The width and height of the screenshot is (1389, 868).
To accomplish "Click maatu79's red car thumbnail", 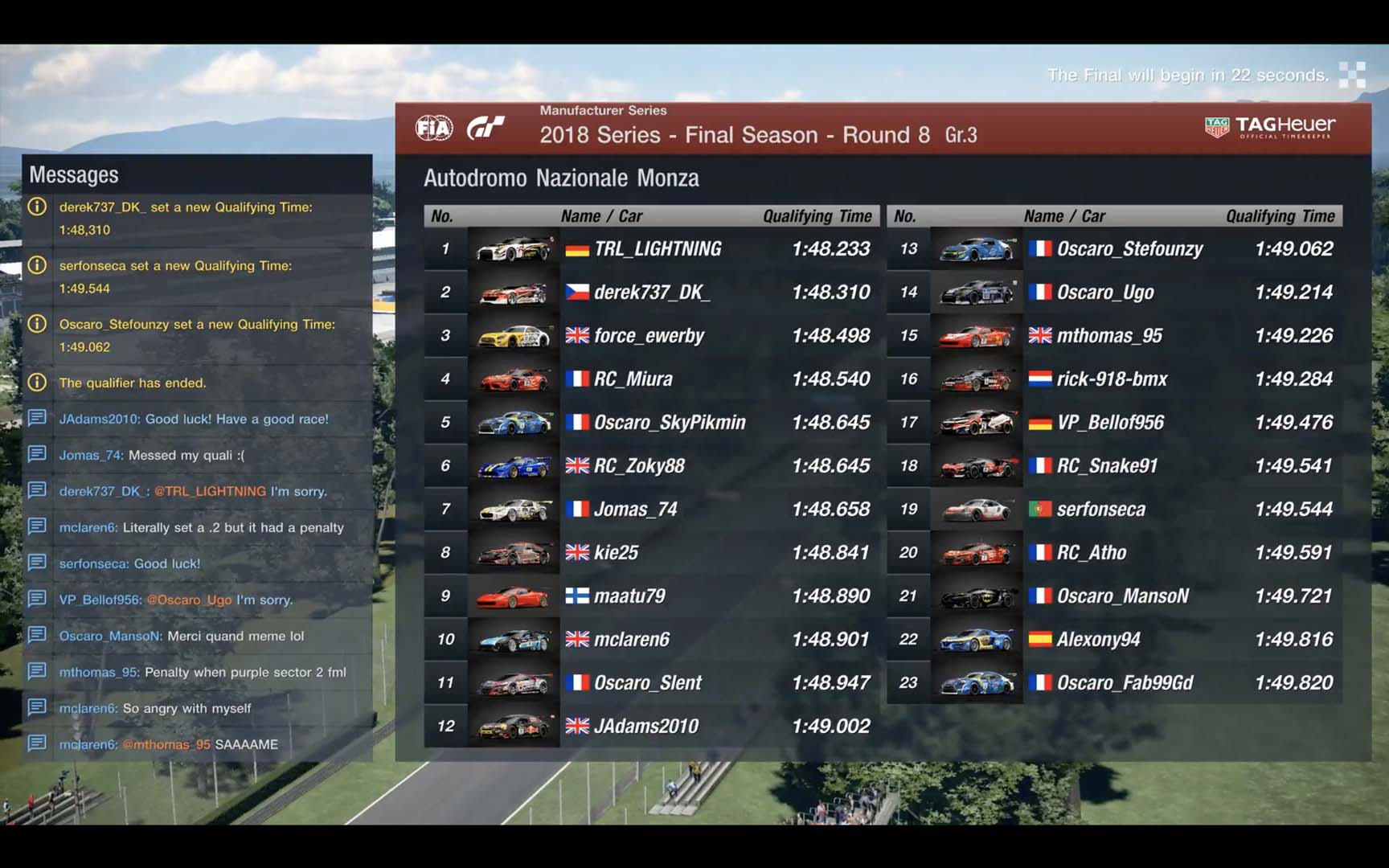I will point(513,596).
